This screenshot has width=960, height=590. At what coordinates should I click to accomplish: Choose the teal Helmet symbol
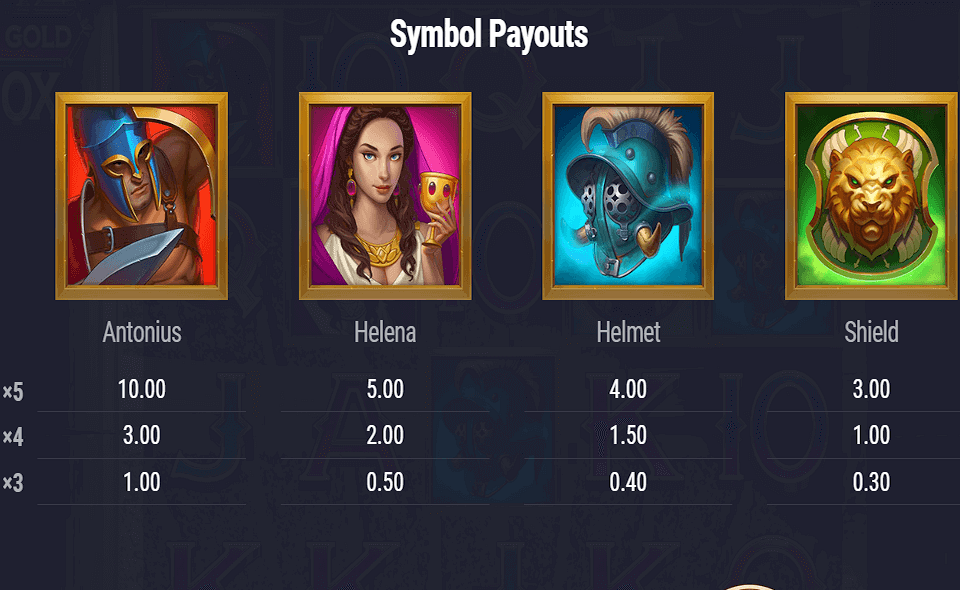(x=628, y=196)
